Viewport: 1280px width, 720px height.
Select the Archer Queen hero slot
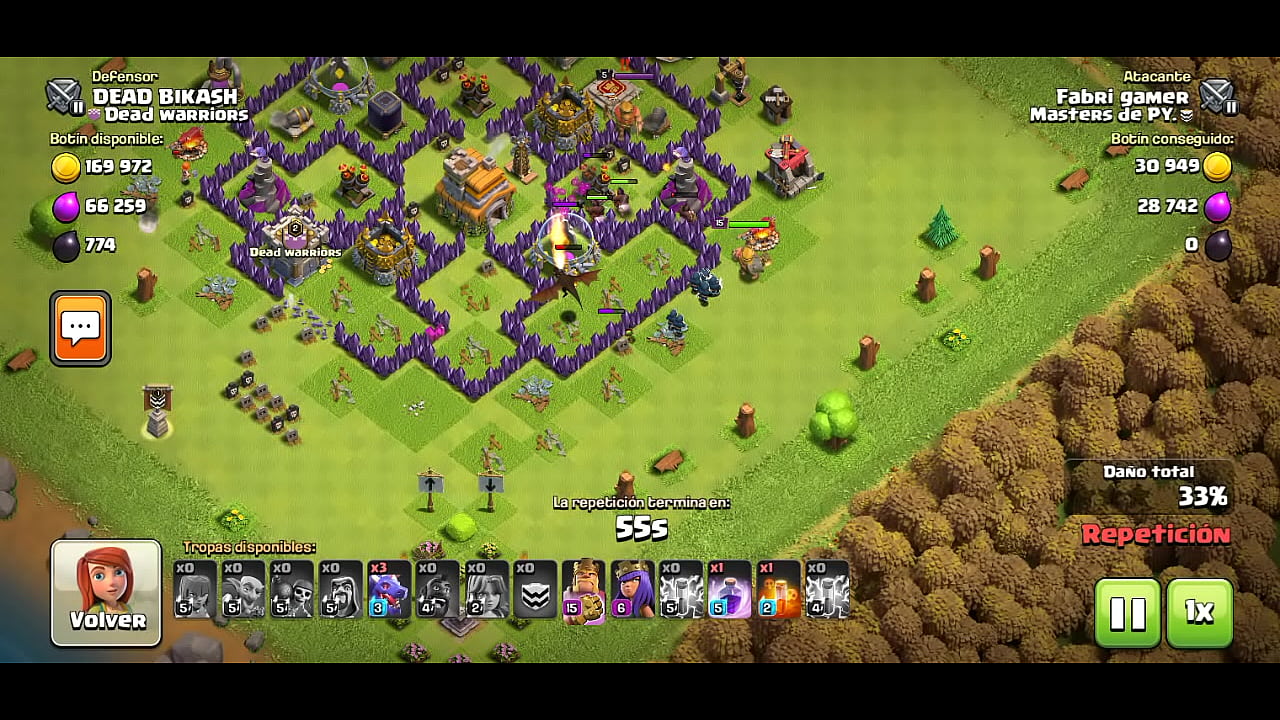633,589
